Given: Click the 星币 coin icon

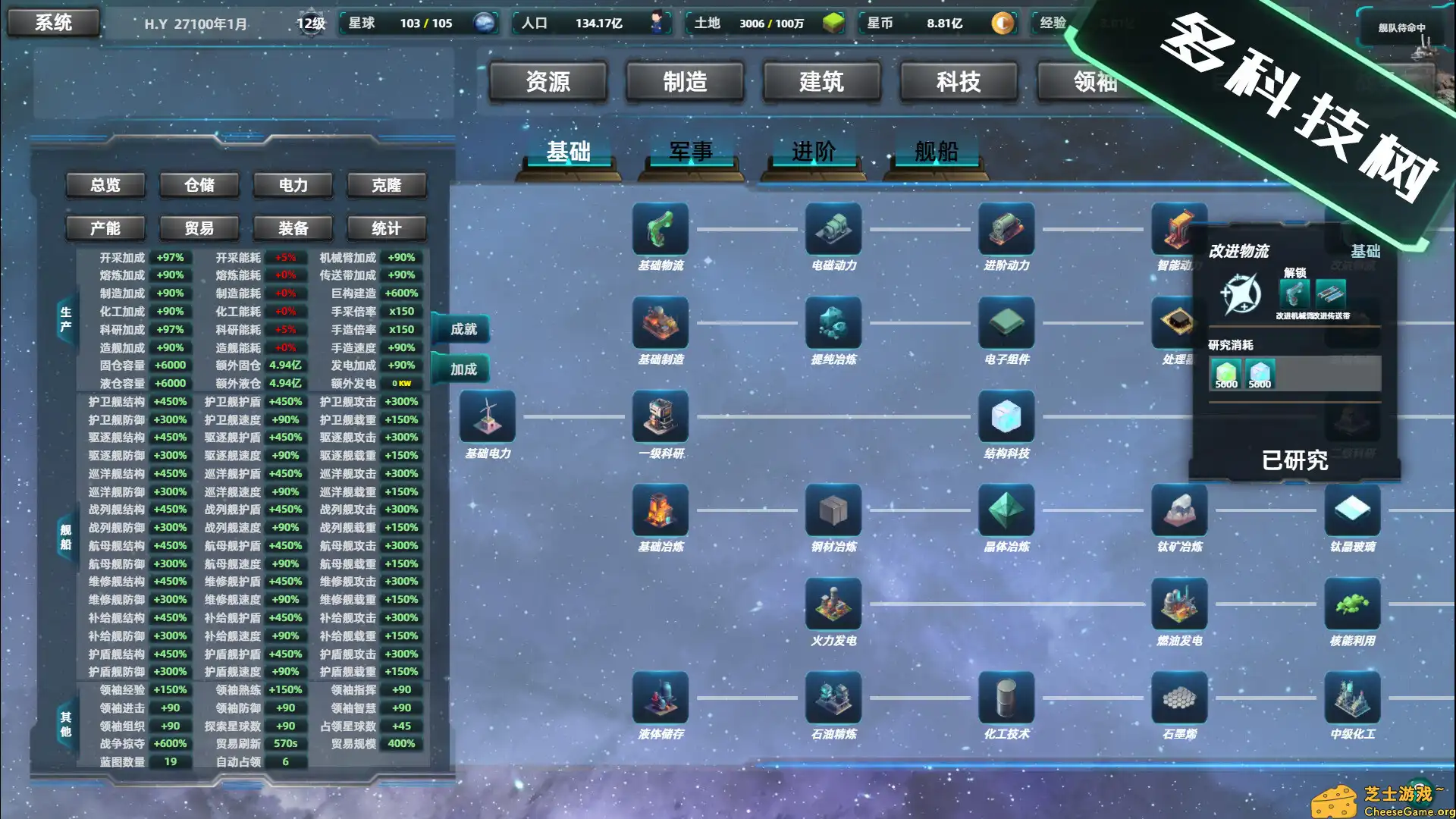Looking at the screenshot, I should pos(1003,24).
